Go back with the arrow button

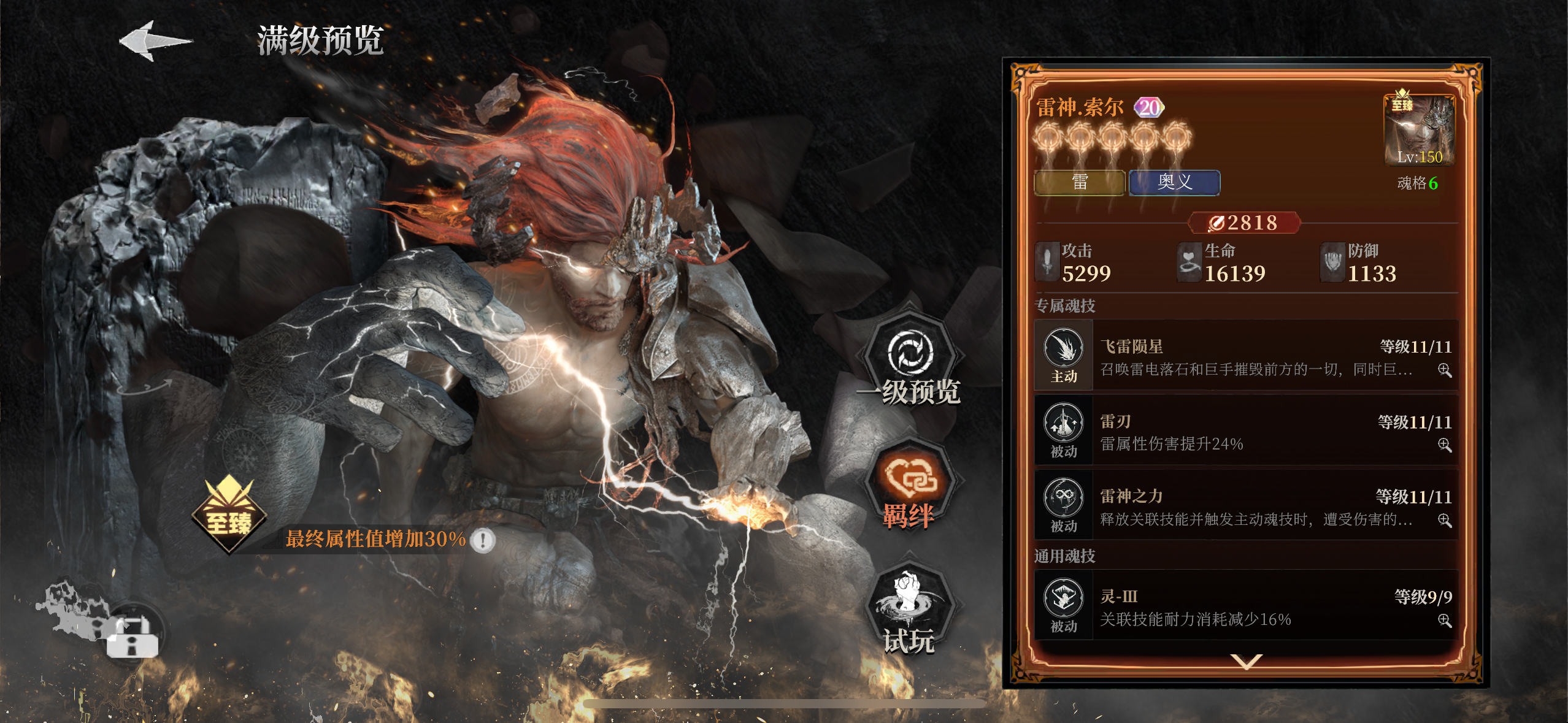pos(155,41)
